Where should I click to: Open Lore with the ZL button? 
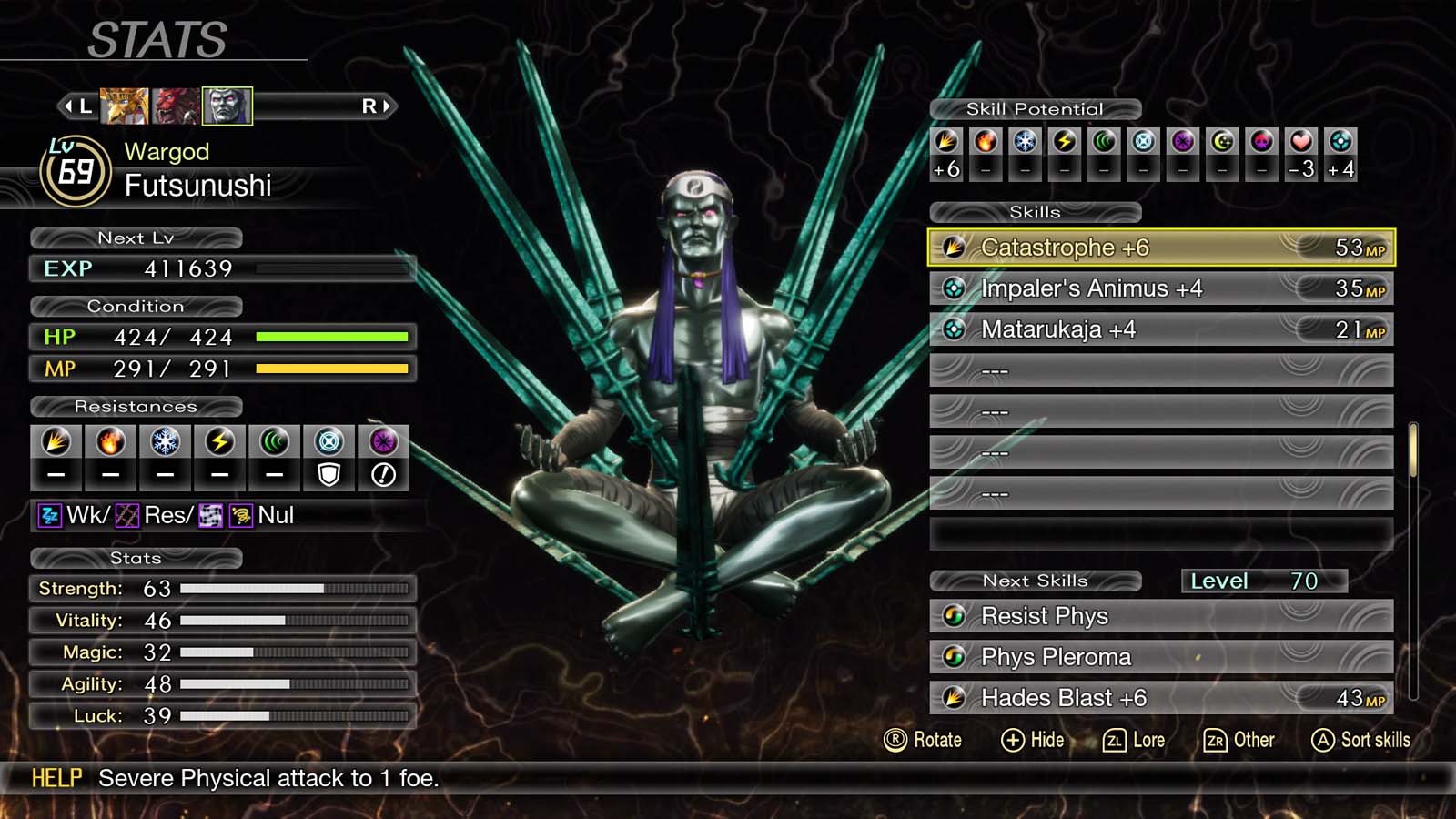[1136, 740]
